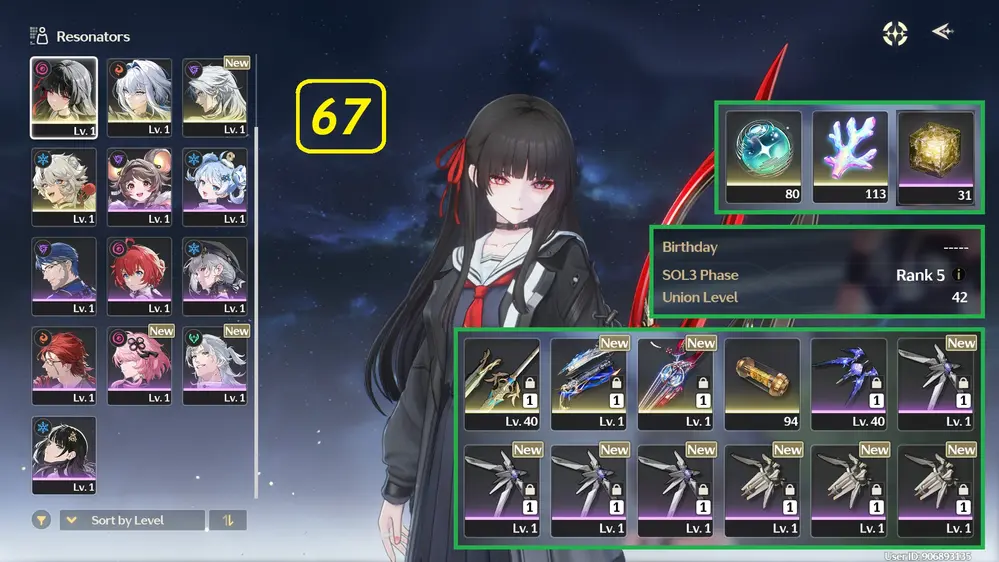
Task: Choose the golden cube item slot
Action: tap(936, 157)
